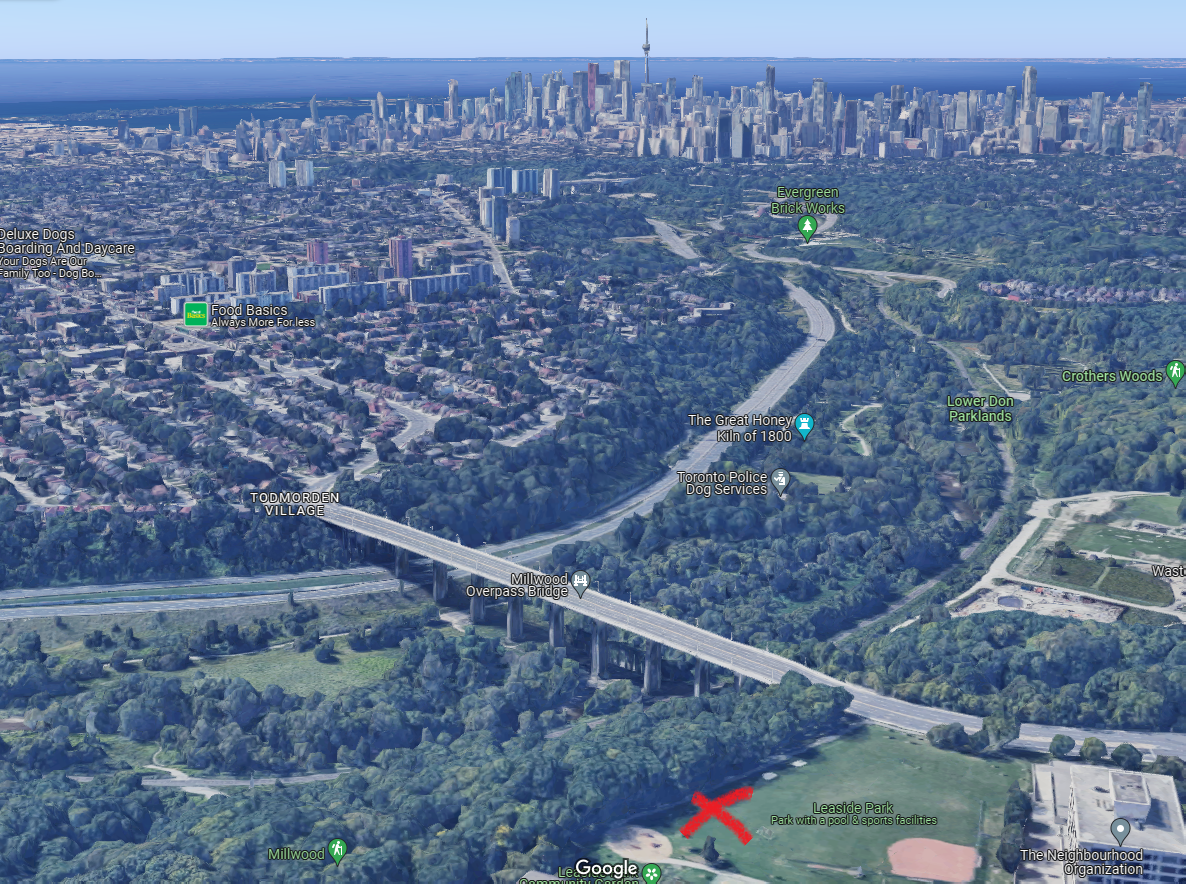This screenshot has width=1186, height=884.
Task: Click the Crothers Woods hiking marker
Action: pos(1175,373)
